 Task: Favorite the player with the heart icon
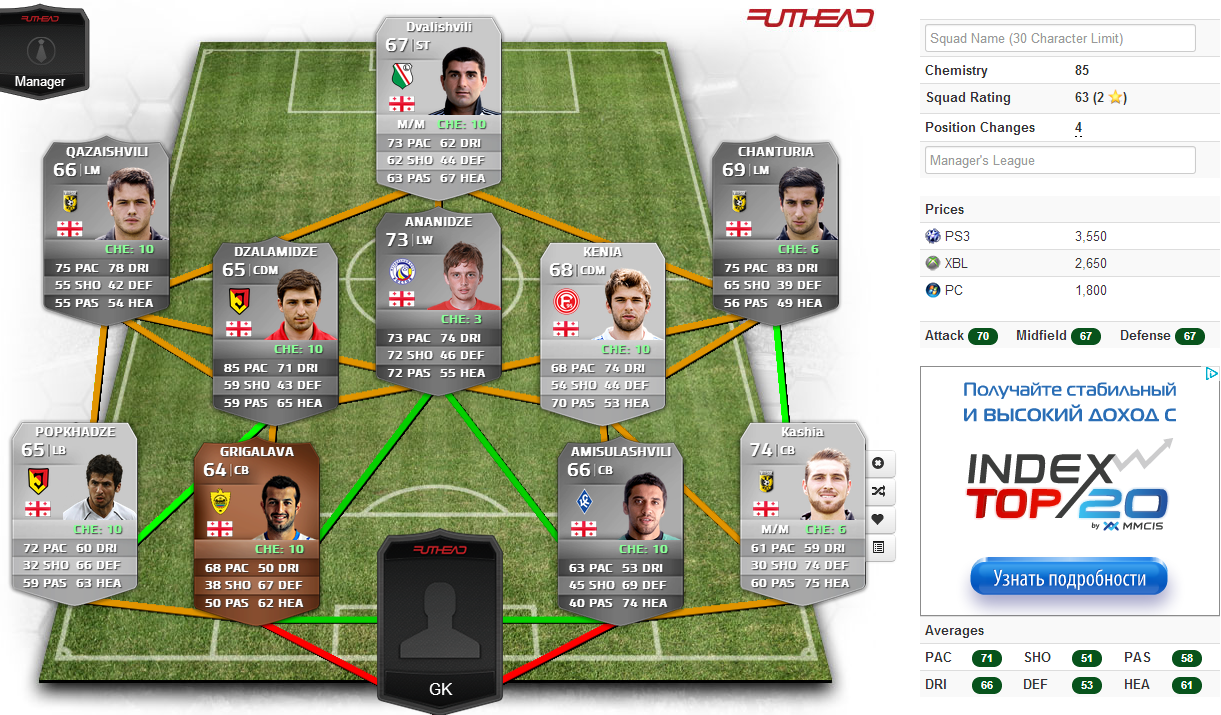click(x=878, y=520)
